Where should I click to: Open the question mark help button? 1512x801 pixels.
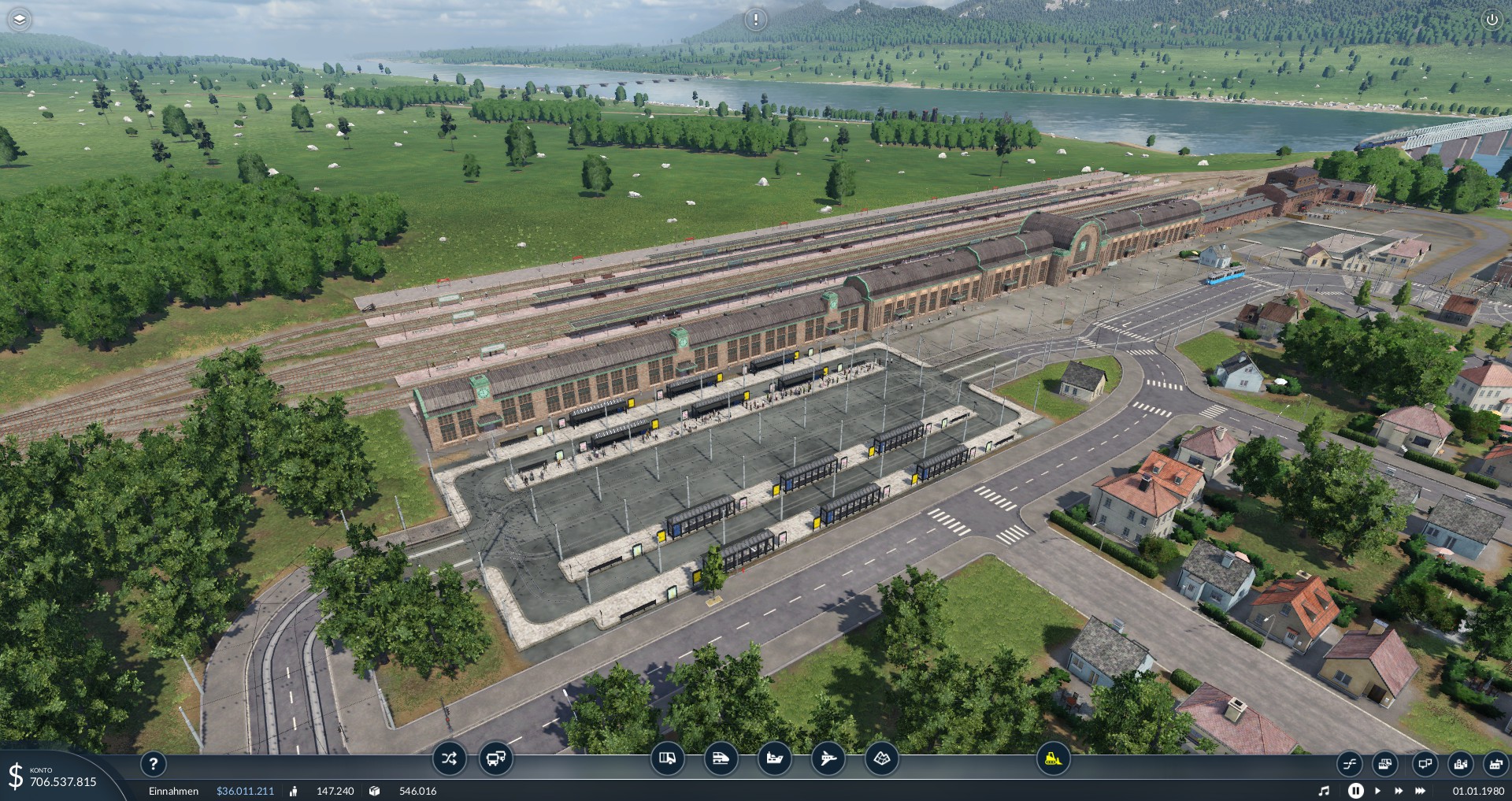coord(154,763)
